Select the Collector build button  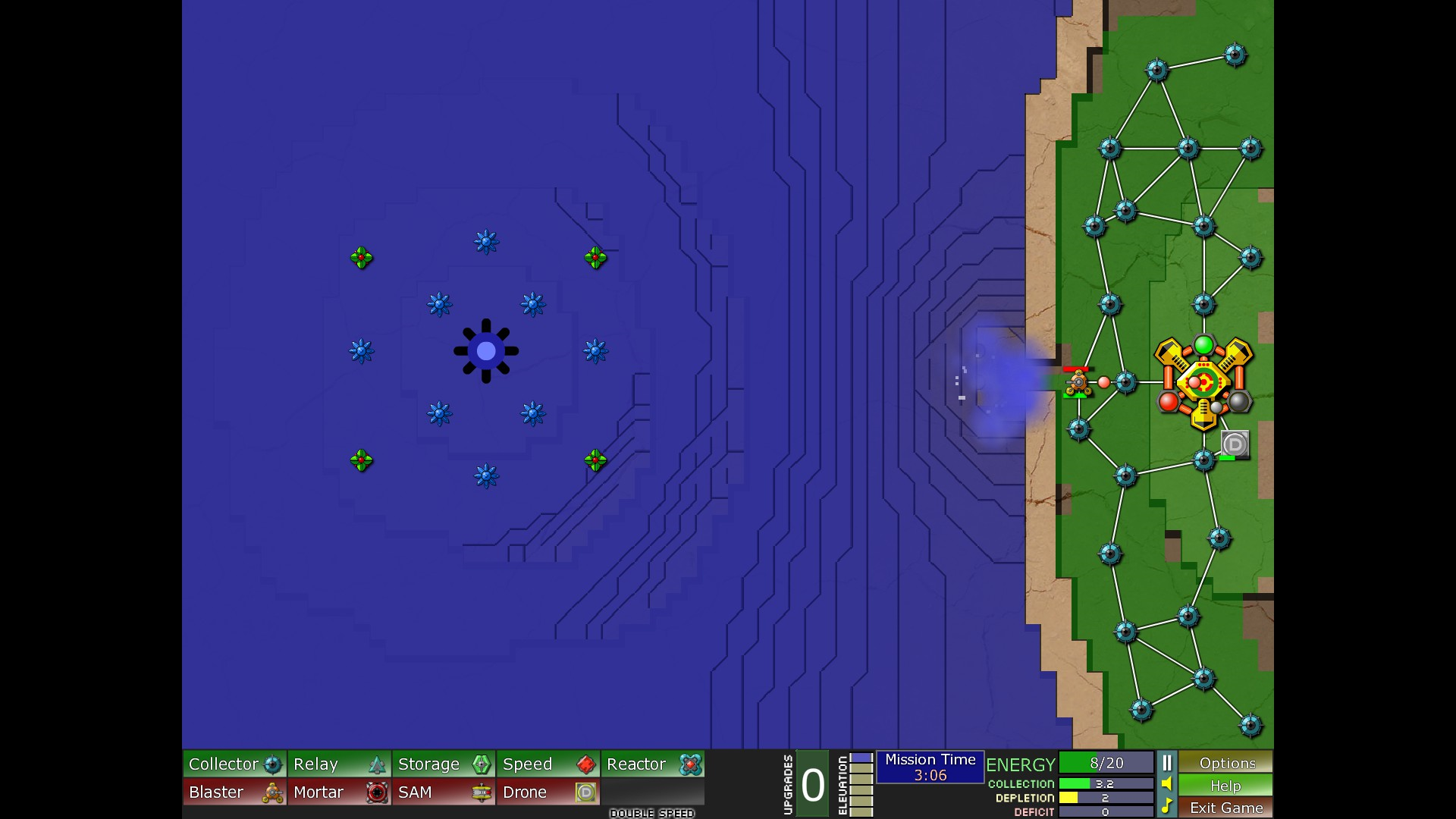[234, 764]
